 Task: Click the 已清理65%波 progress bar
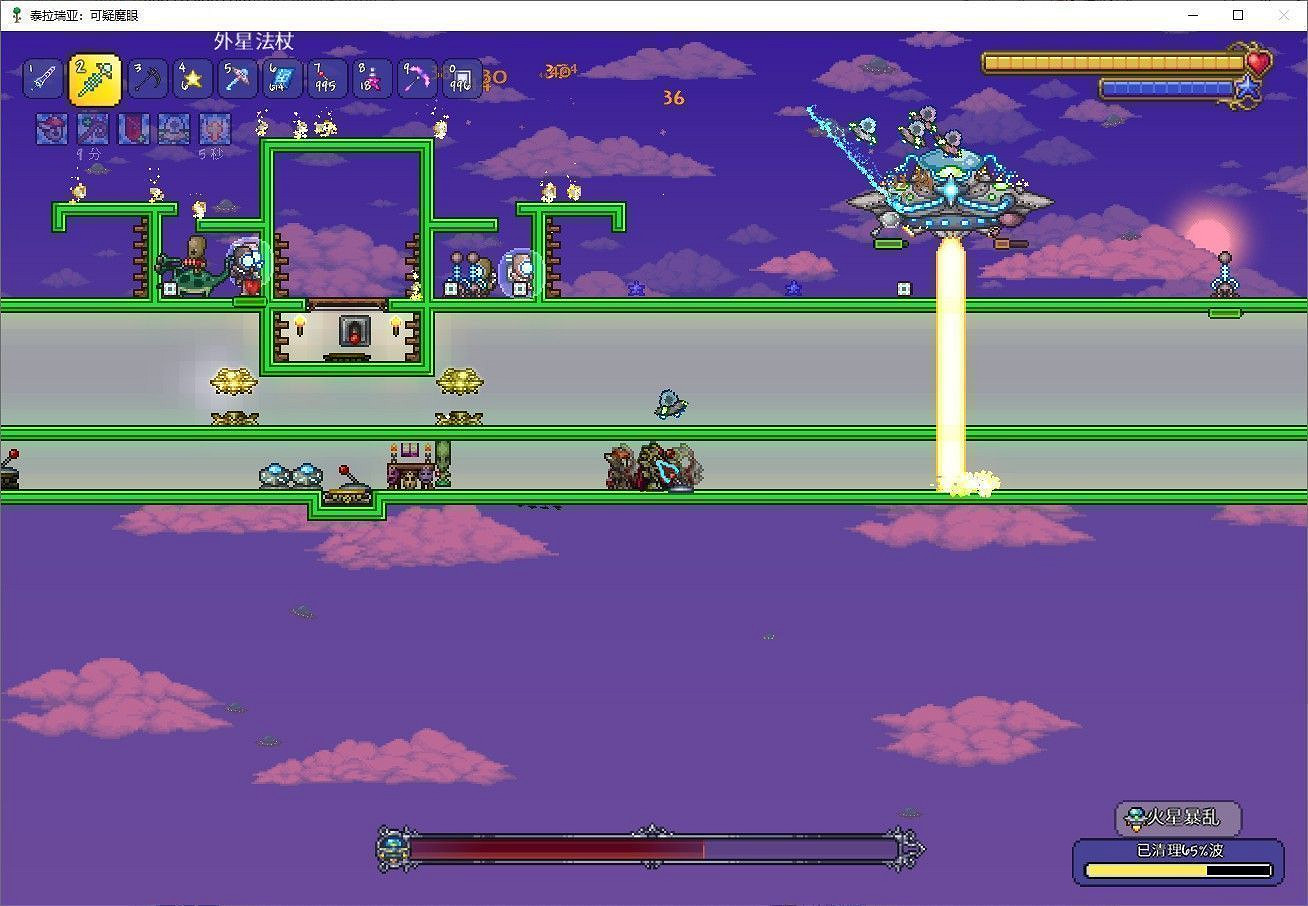pos(1176,862)
